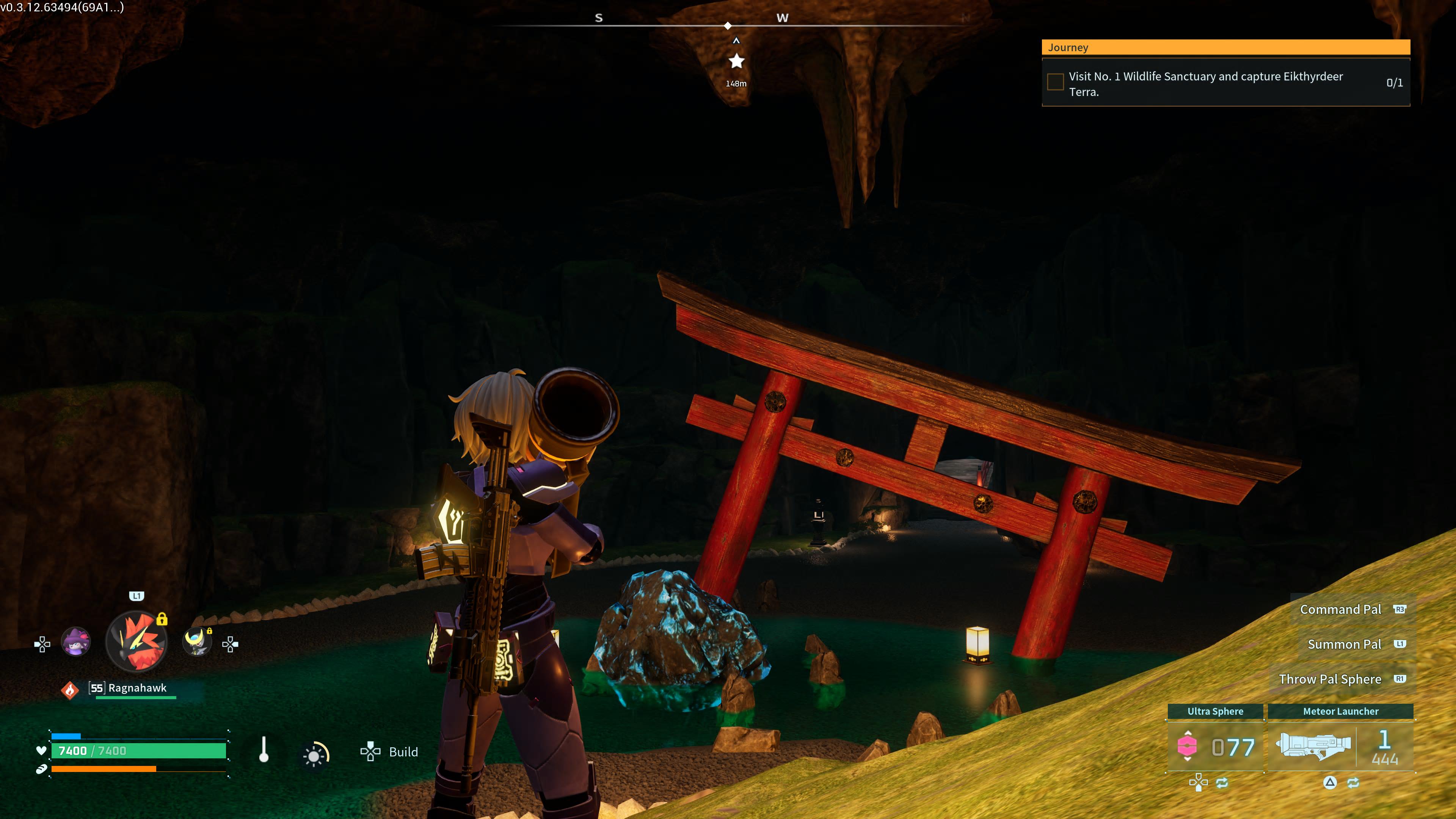Open the Journey objective tracker header
1456x819 pixels.
(1225, 47)
